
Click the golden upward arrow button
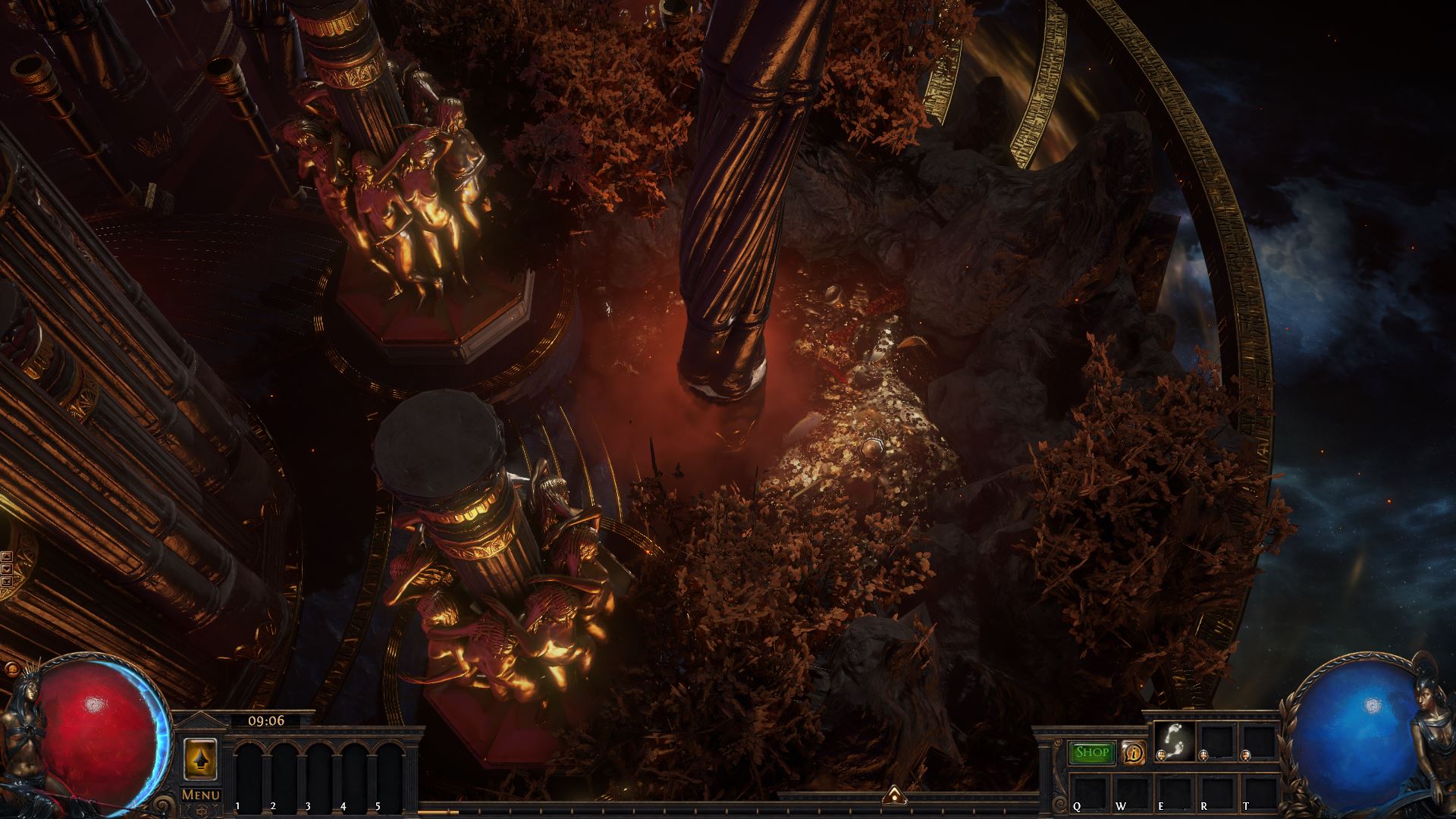(201, 758)
